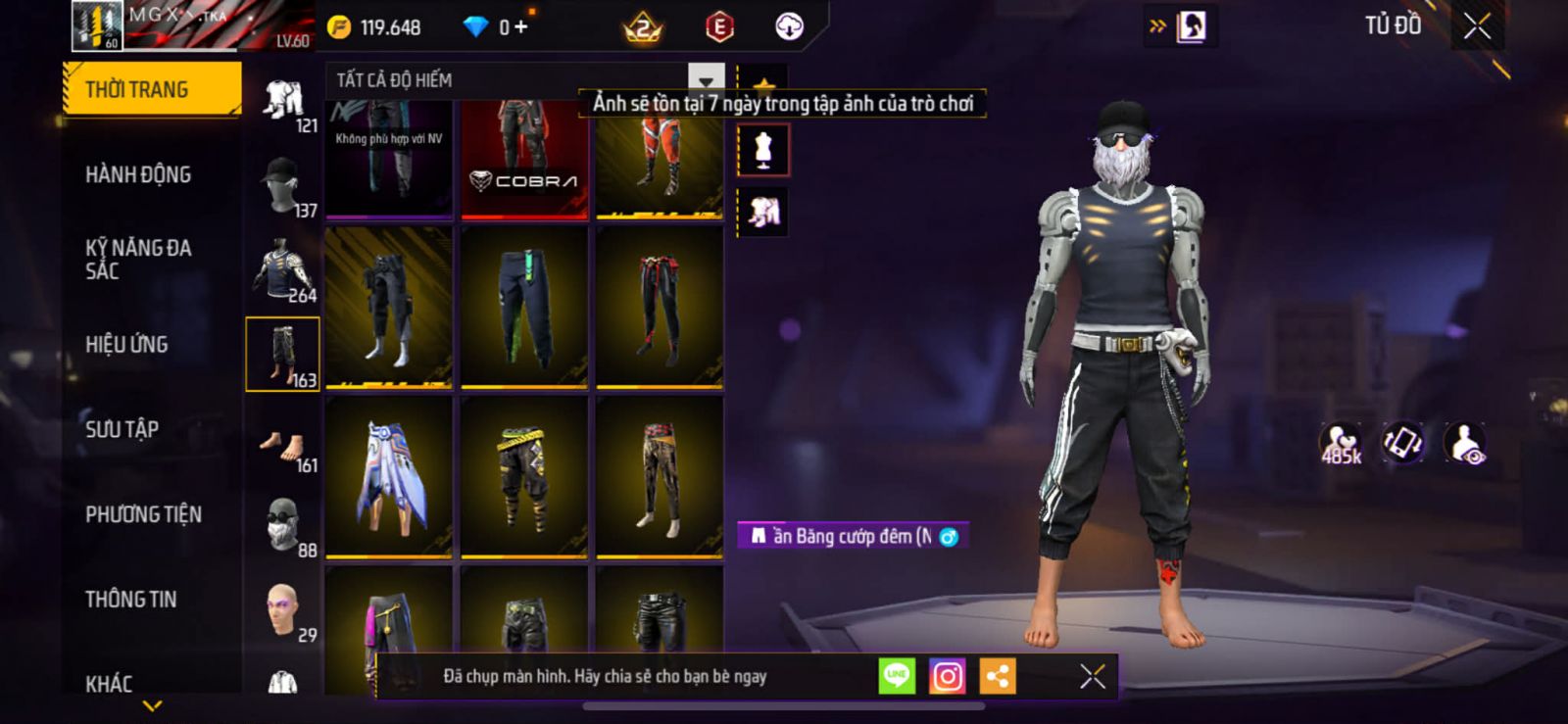Switch to the Hành Động tab
Viewport: 1568px width, 724px height.
(138, 174)
